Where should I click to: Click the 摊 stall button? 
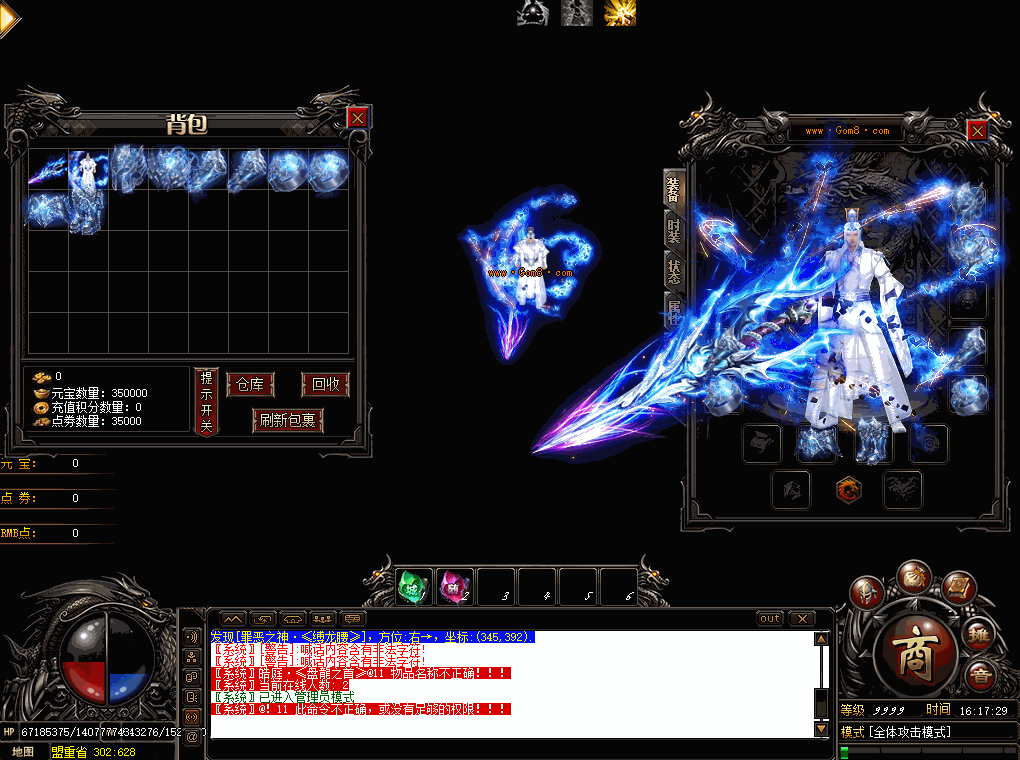click(979, 633)
